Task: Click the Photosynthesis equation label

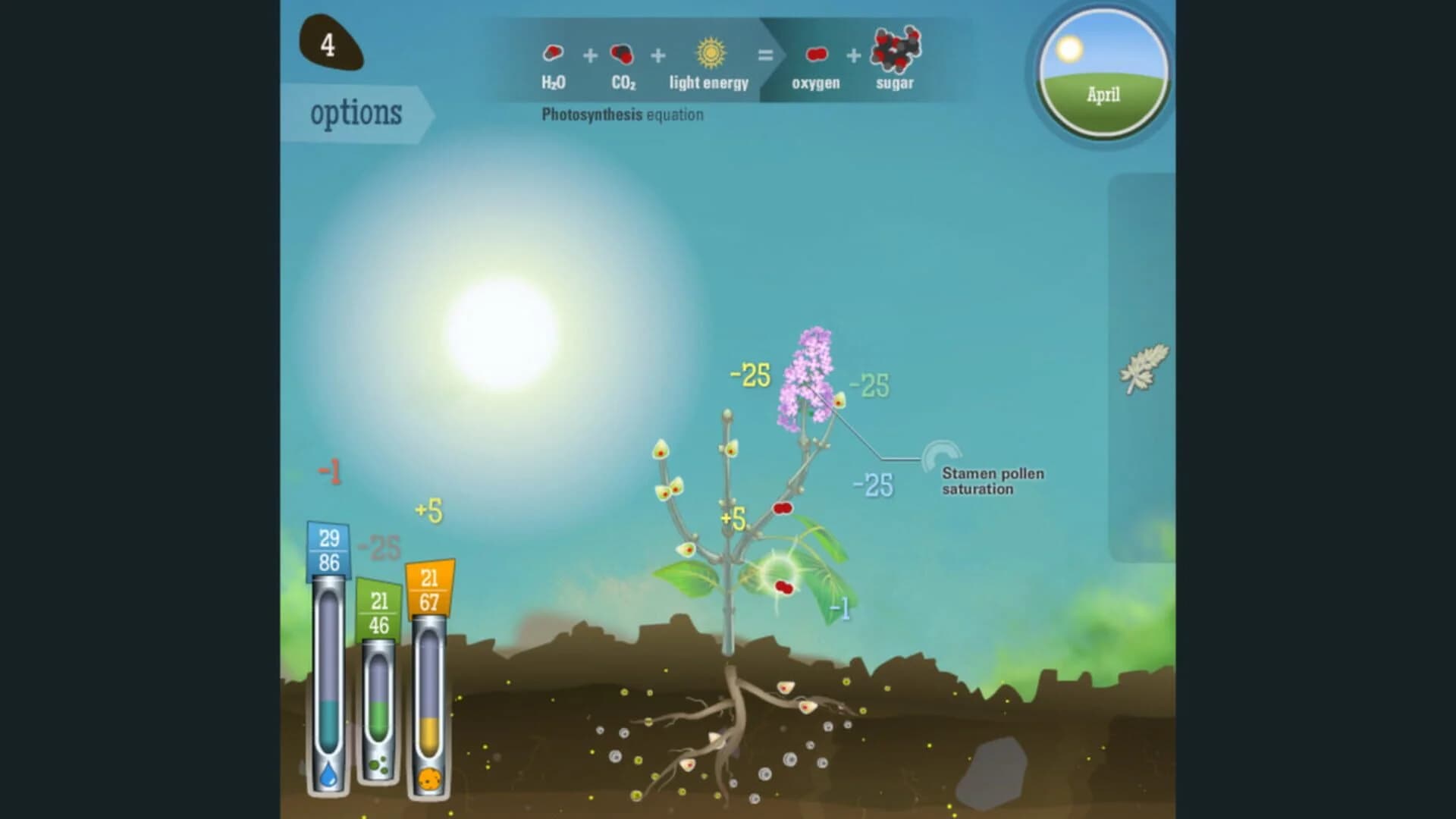Action: coord(621,115)
